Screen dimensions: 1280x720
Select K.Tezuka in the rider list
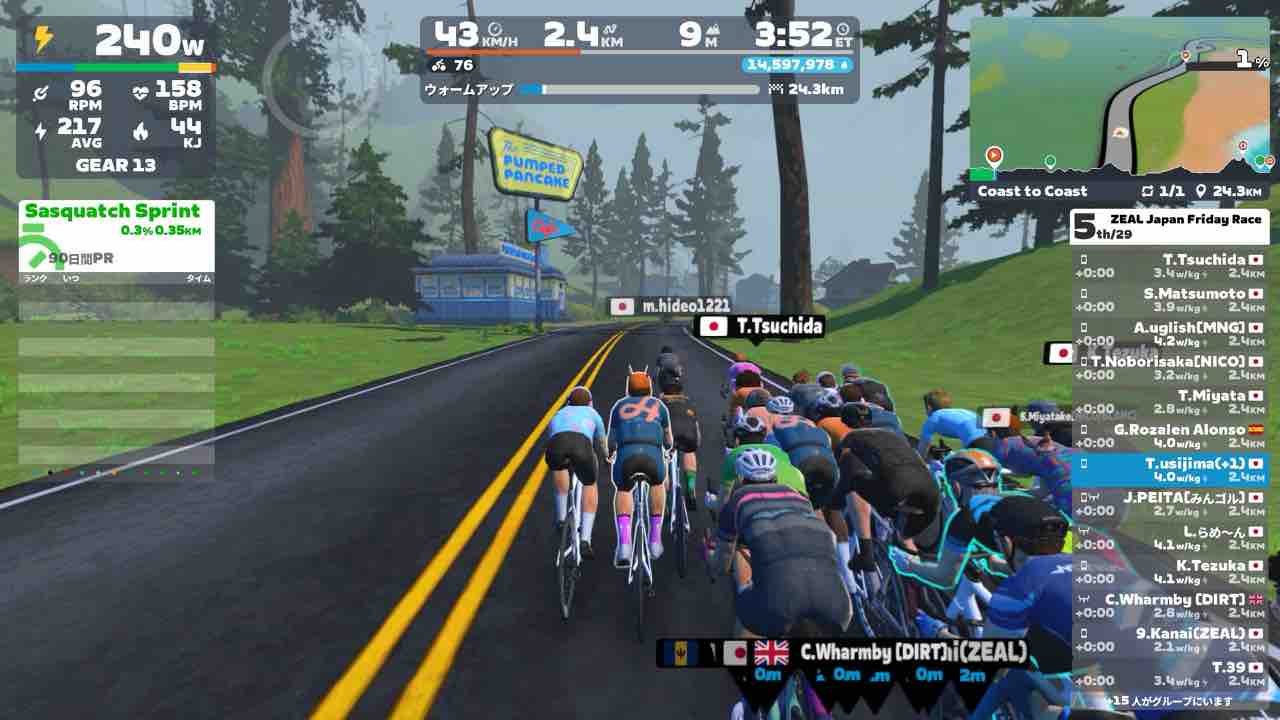pos(1170,572)
